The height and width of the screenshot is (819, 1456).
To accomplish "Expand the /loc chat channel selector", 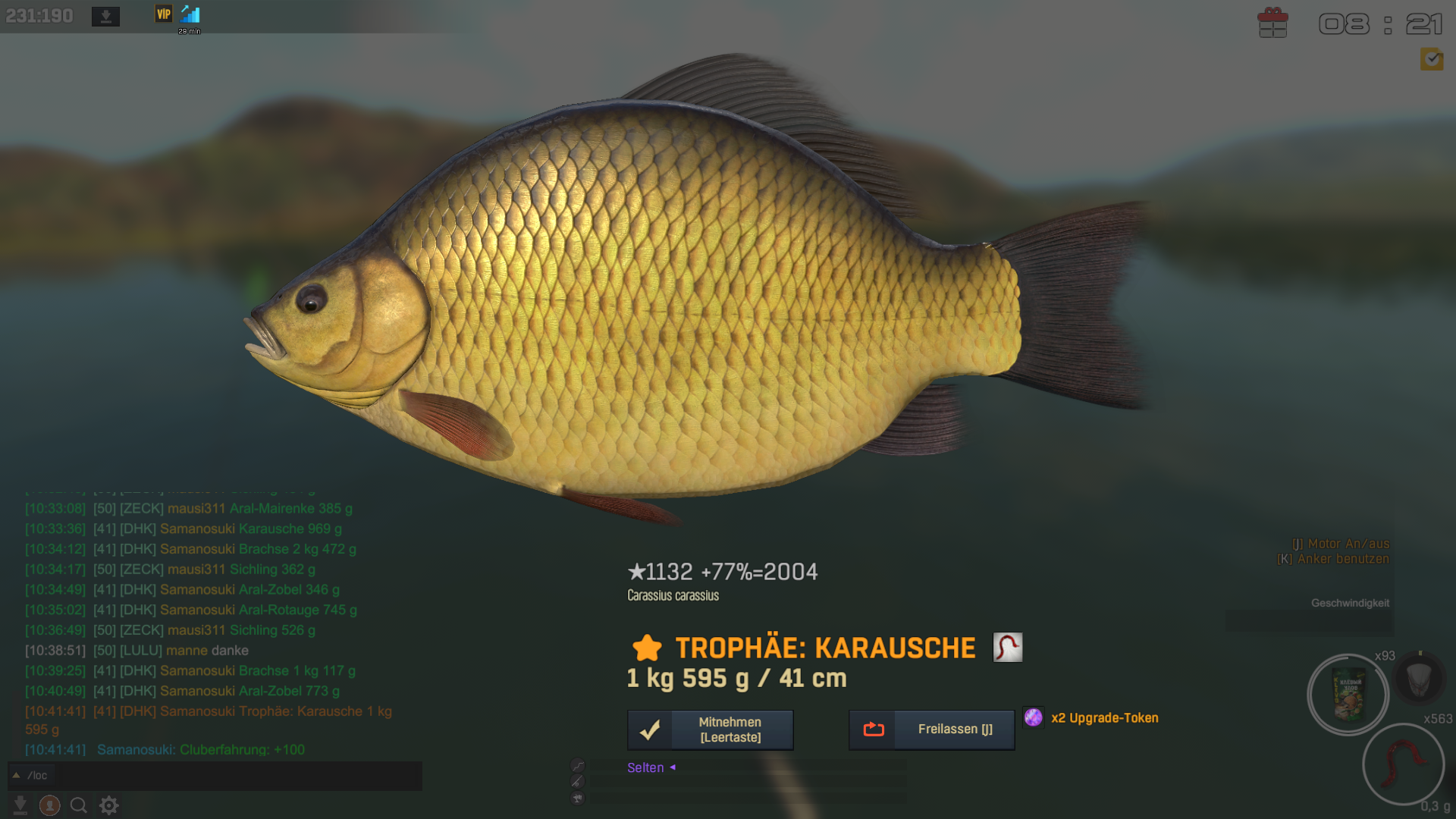I will (16, 775).
